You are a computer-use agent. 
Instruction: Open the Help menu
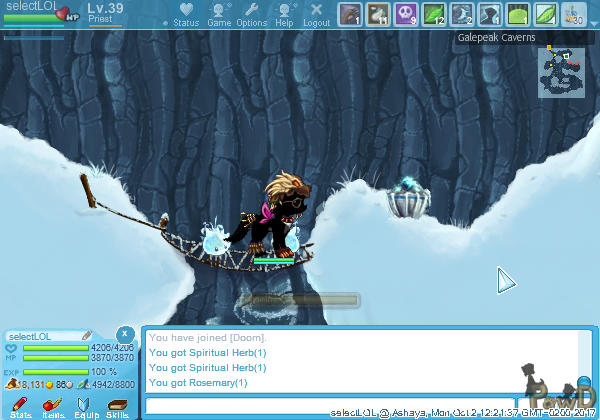(x=285, y=14)
